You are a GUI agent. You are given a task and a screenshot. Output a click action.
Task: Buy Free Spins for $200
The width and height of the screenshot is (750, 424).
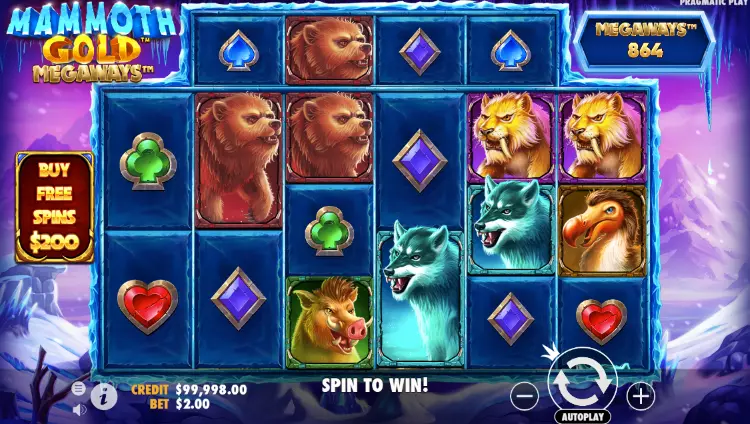(54, 207)
